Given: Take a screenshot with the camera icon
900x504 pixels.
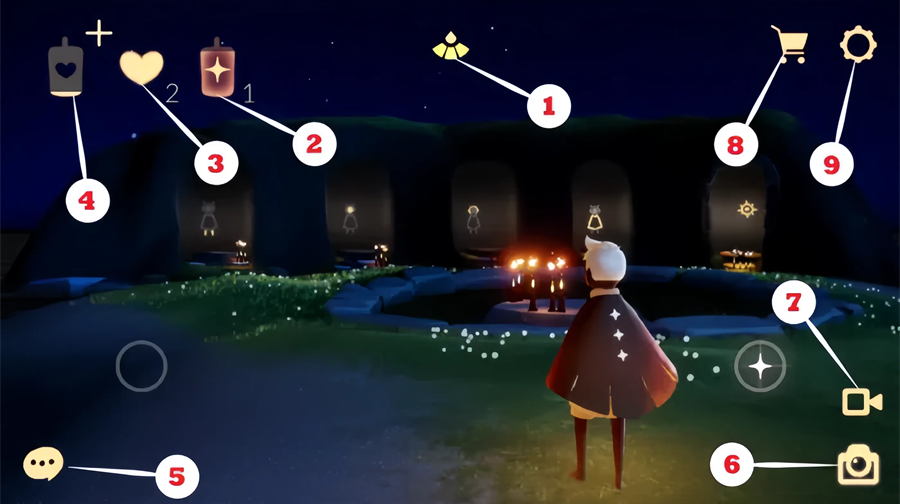Looking at the screenshot, I should [x=858, y=465].
